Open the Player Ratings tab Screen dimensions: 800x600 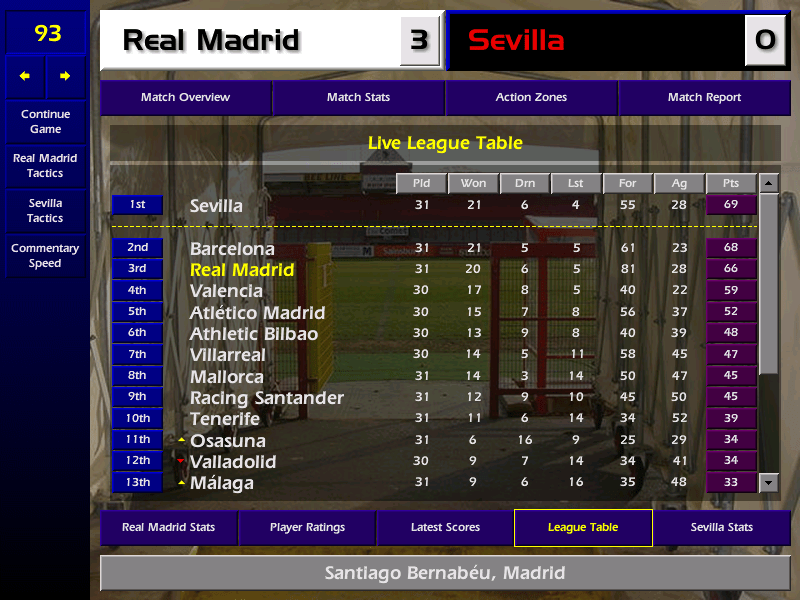coord(307,527)
